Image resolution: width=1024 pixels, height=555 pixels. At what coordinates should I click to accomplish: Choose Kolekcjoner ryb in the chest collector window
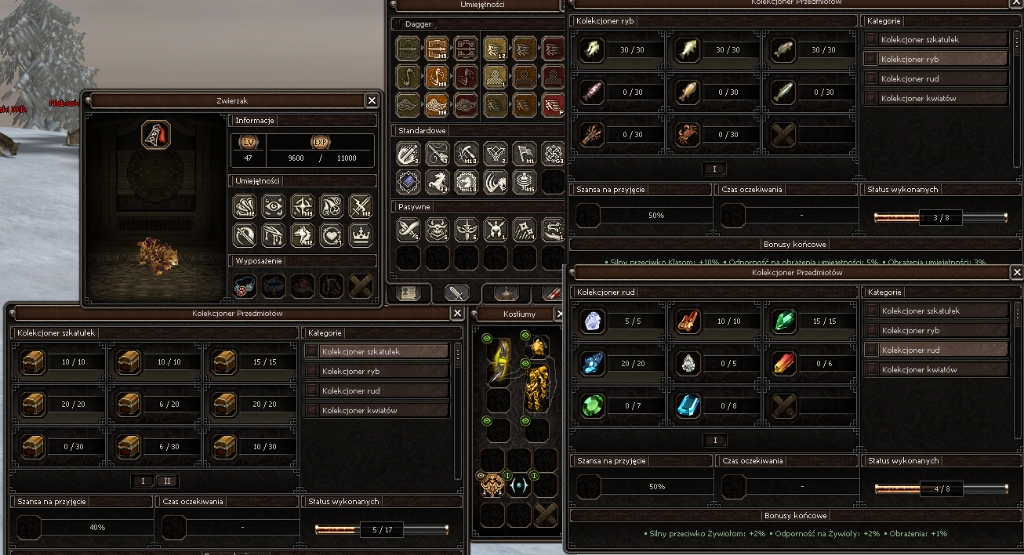376,371
